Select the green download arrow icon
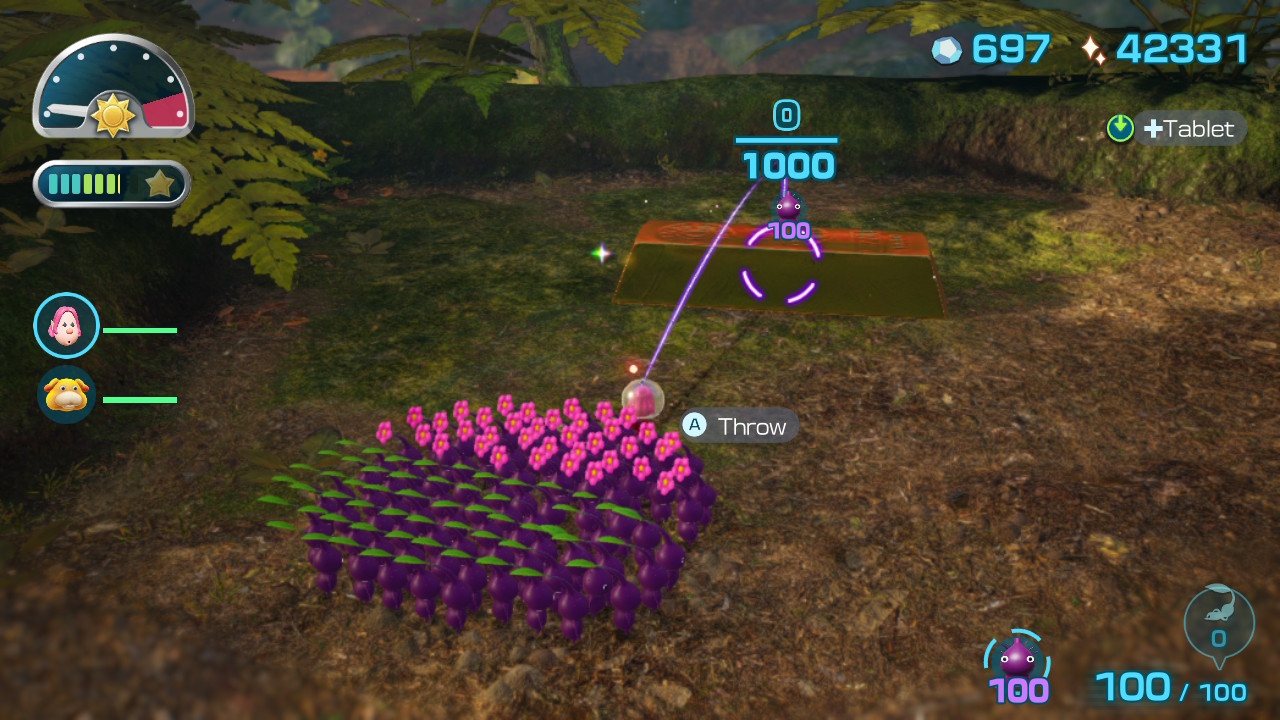Image resolution: width=1280 pixels, height=720 pixels. (x=1119, y=128)
